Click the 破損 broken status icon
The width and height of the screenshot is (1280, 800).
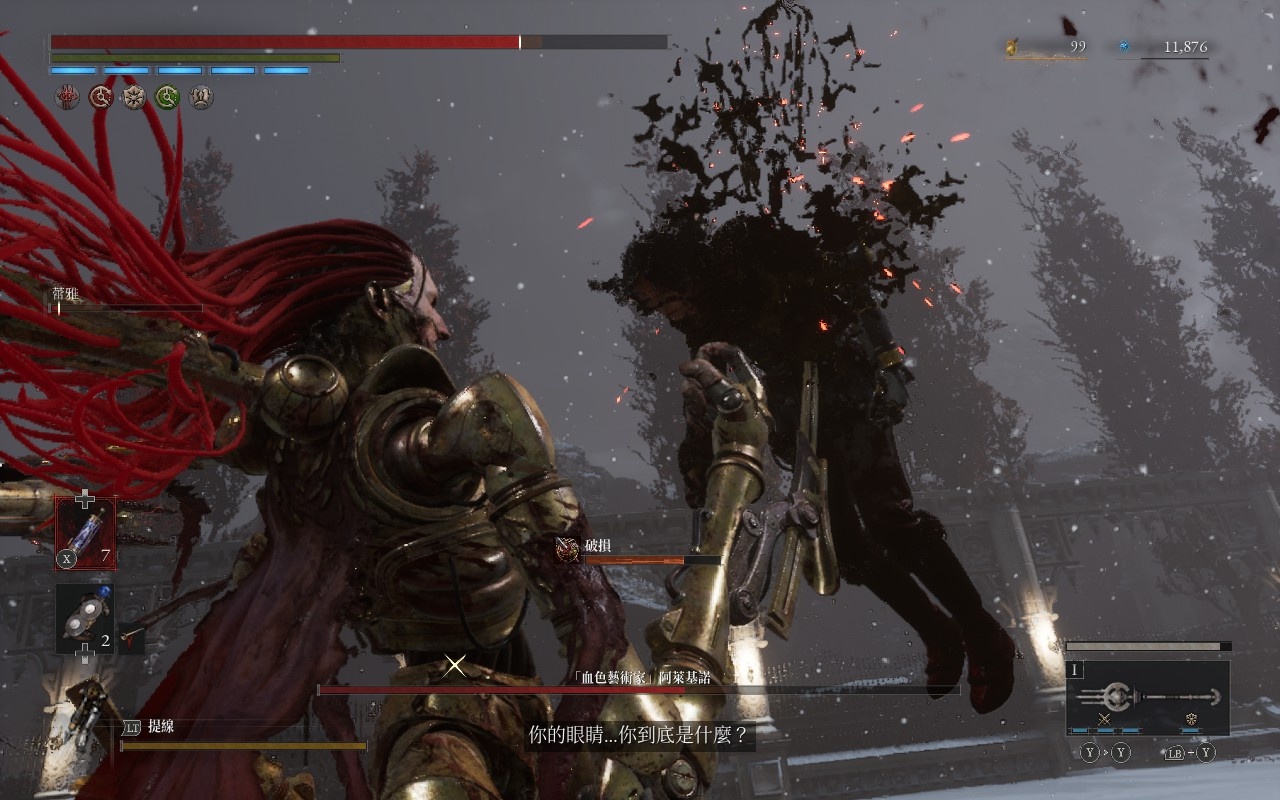(568, 548)
